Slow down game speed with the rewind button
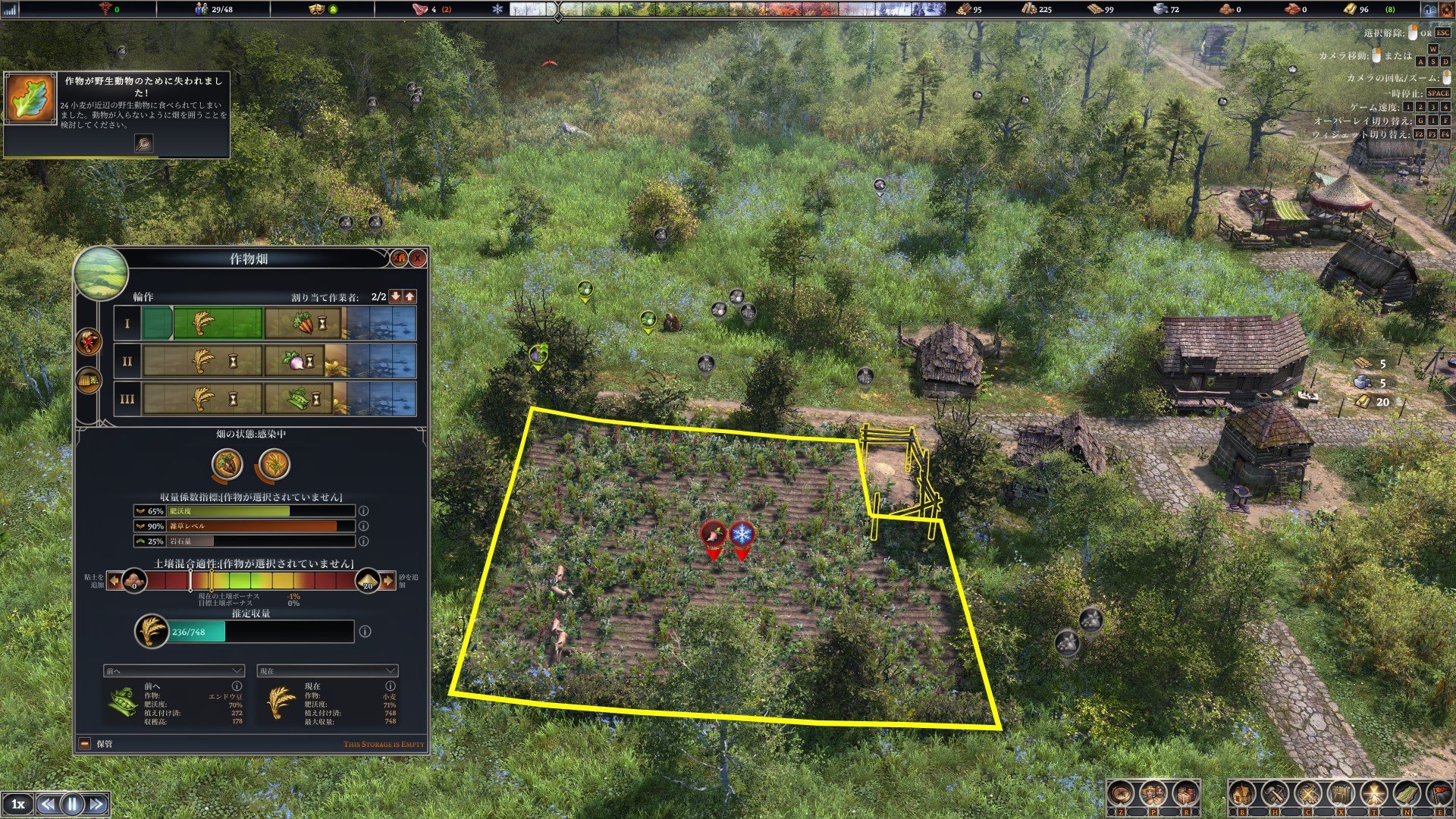The width and height of the screenshot is (1456, 819). click(x=47, y=804)
